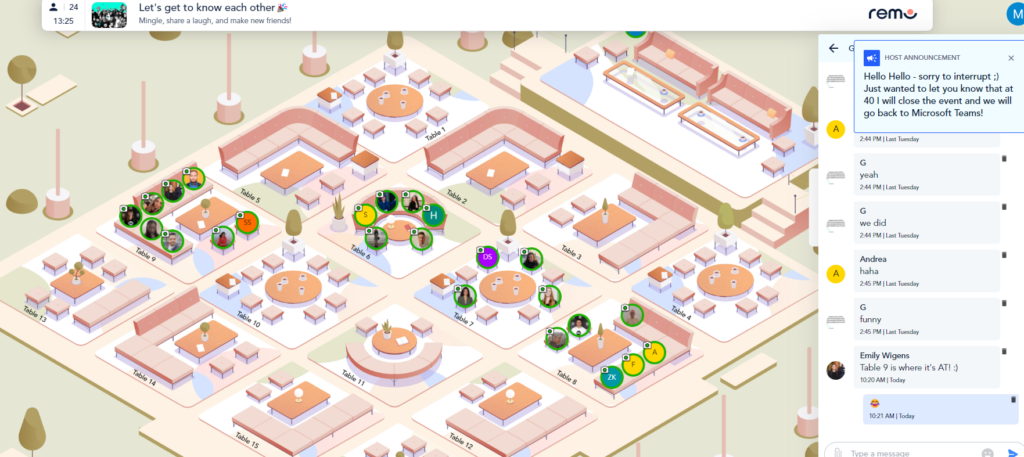Delete the "funny" chat message
Image resolution: width=1024 pixels, height=457 pixels.
coord(1004,303)
